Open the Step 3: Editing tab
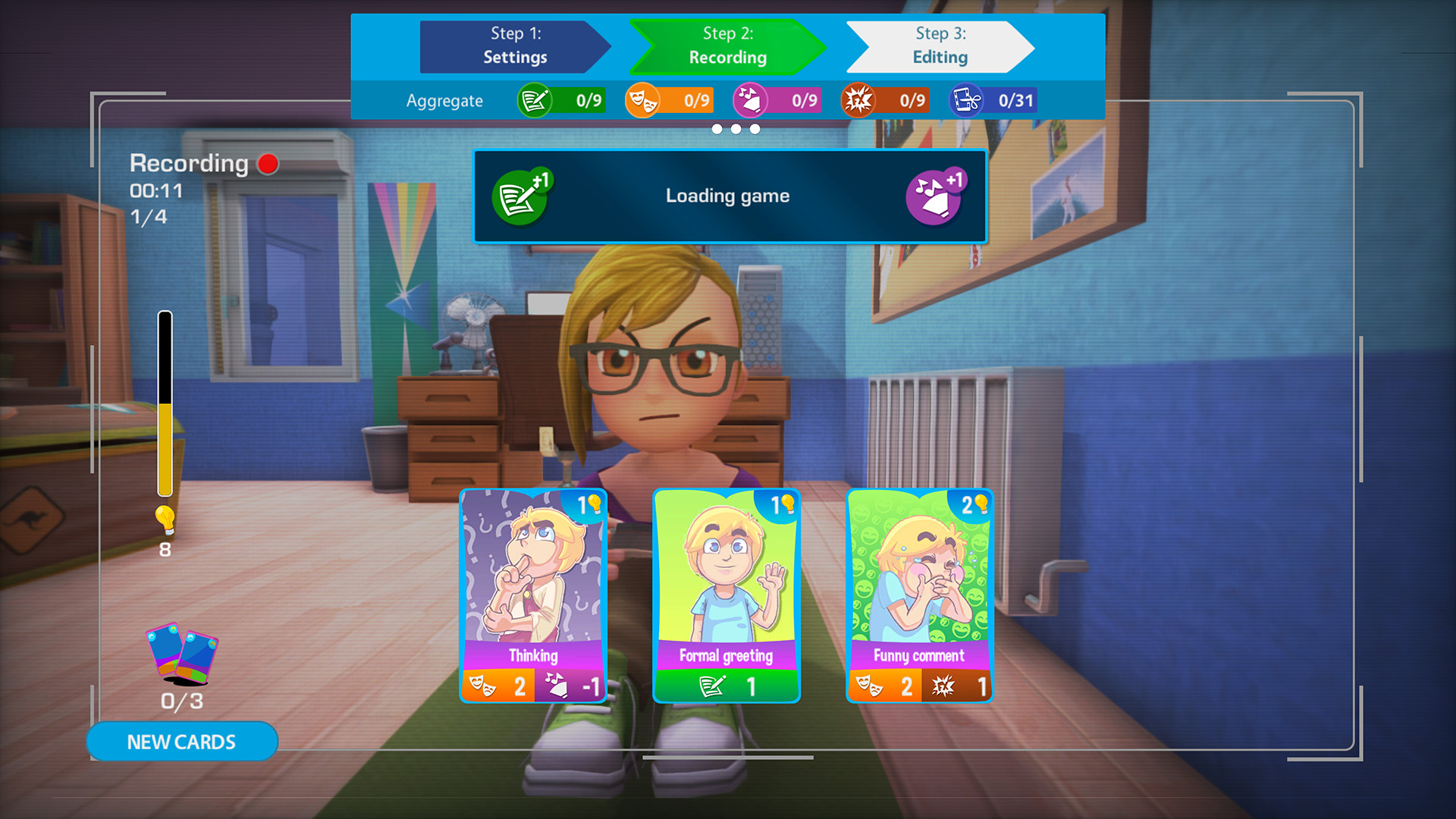The image size is (1456, 819). [x=940, y=45]
